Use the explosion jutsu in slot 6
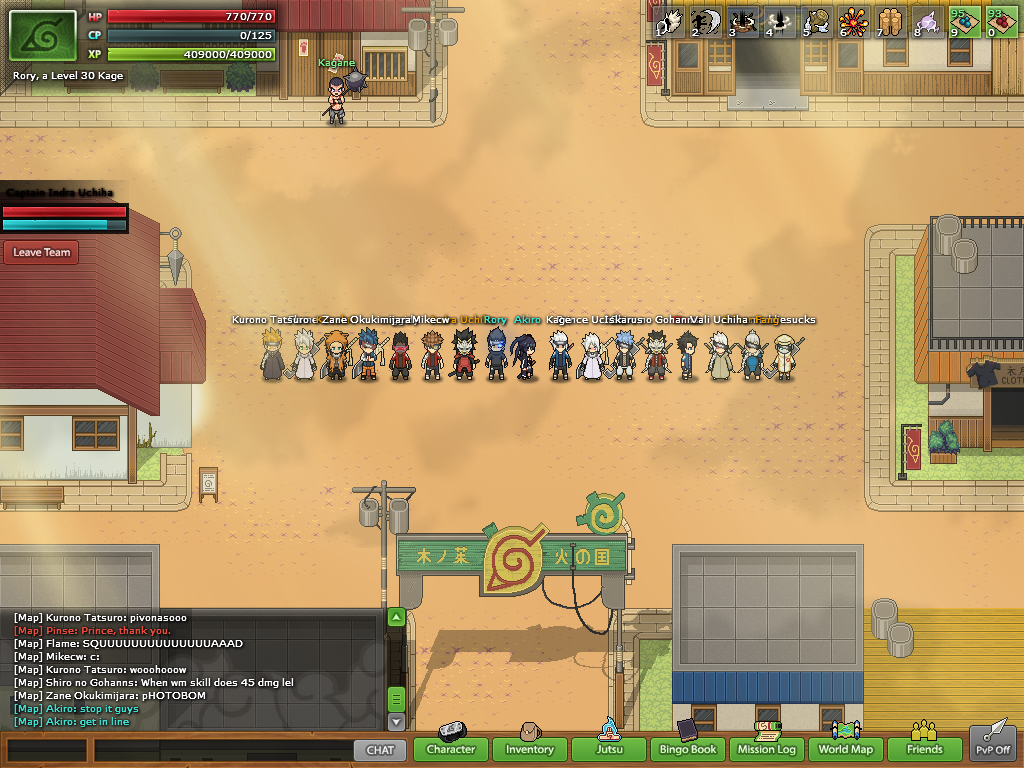The image size is (1024, 768). coord(852,22)
